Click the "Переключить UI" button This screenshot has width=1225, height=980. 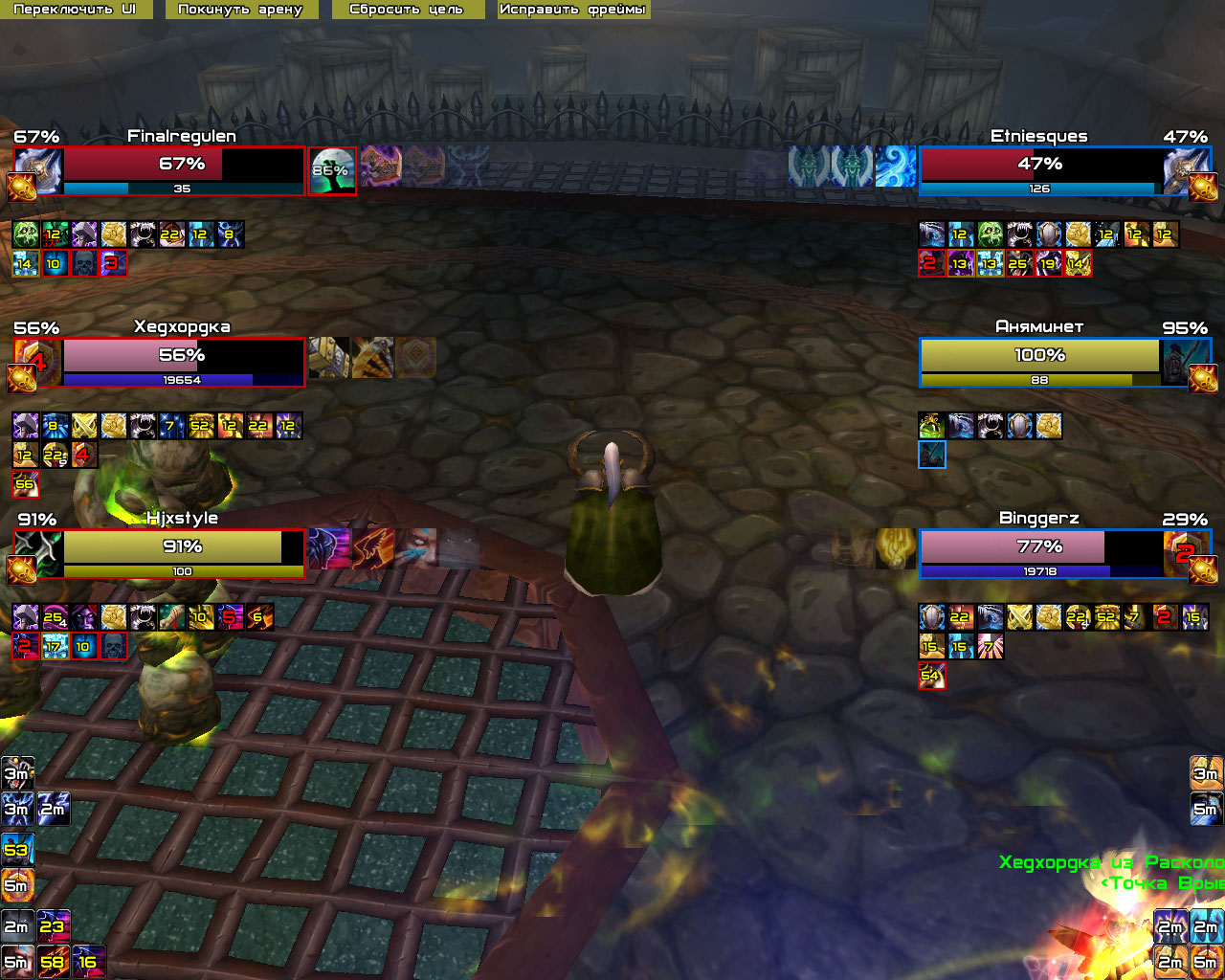(75, 10)
